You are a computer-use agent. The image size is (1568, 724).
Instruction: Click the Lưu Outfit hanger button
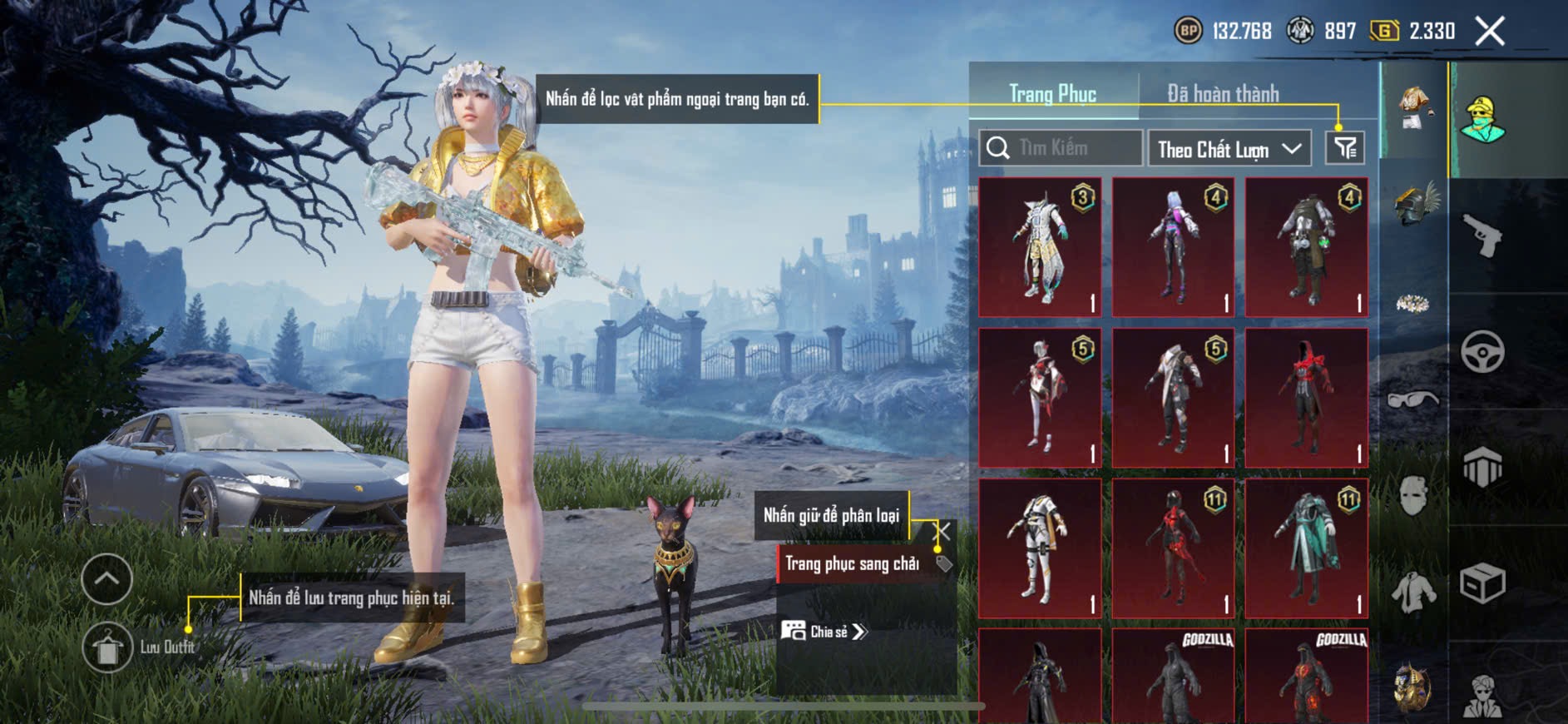107,647
